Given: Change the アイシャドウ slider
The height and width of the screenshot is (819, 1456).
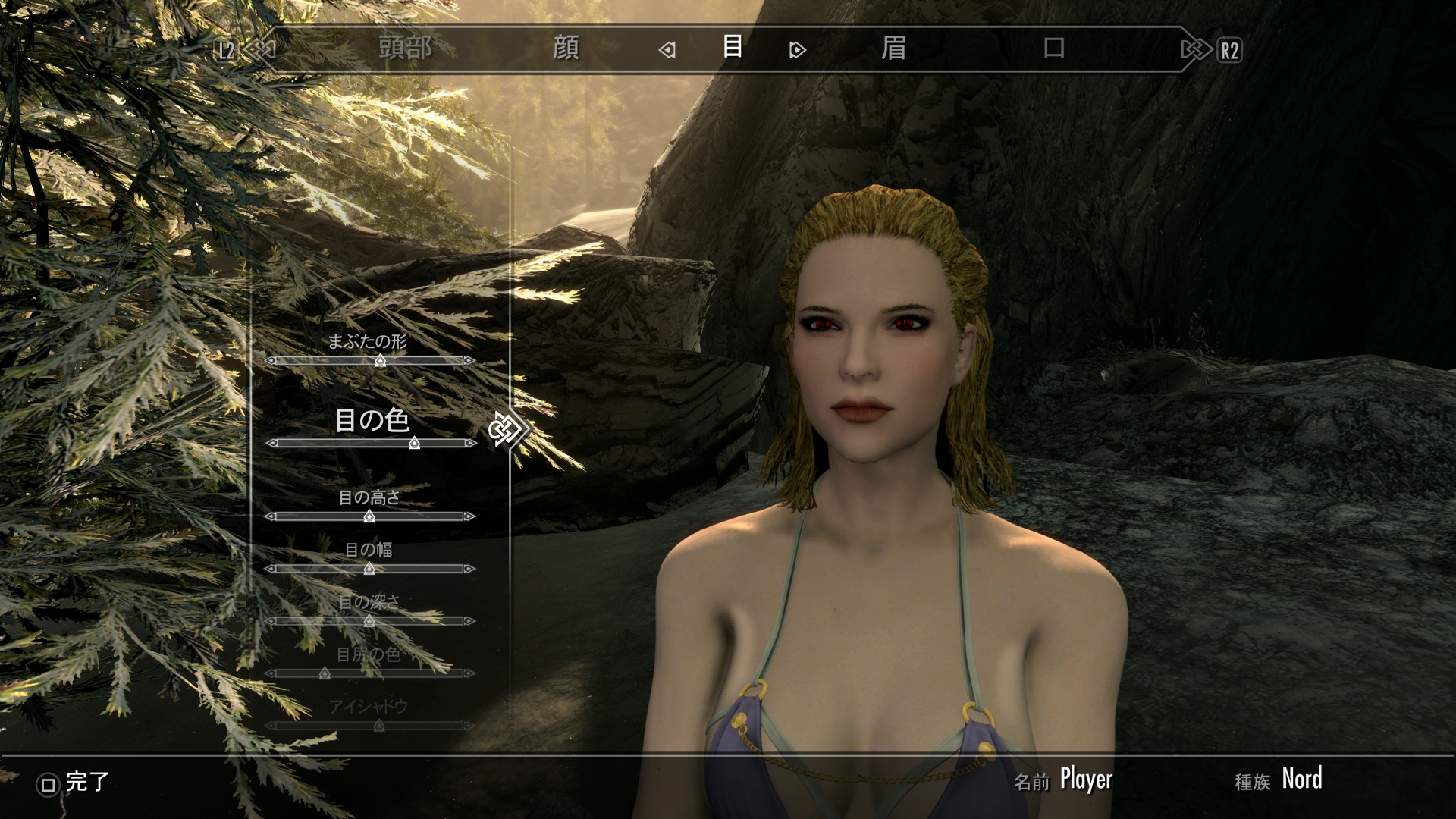Looking at the screenshot, I should click(378, 726).
